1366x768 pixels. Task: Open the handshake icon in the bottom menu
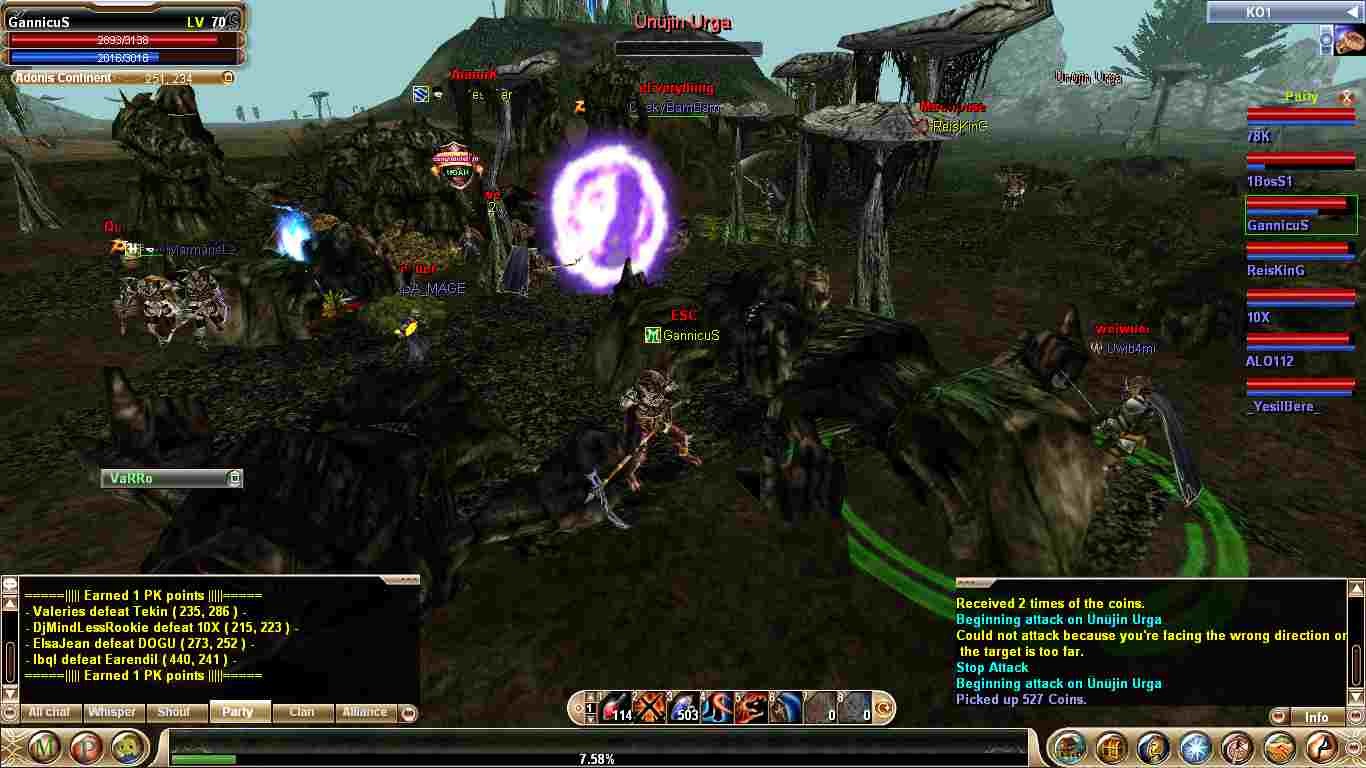click(x=1280, y=747)
